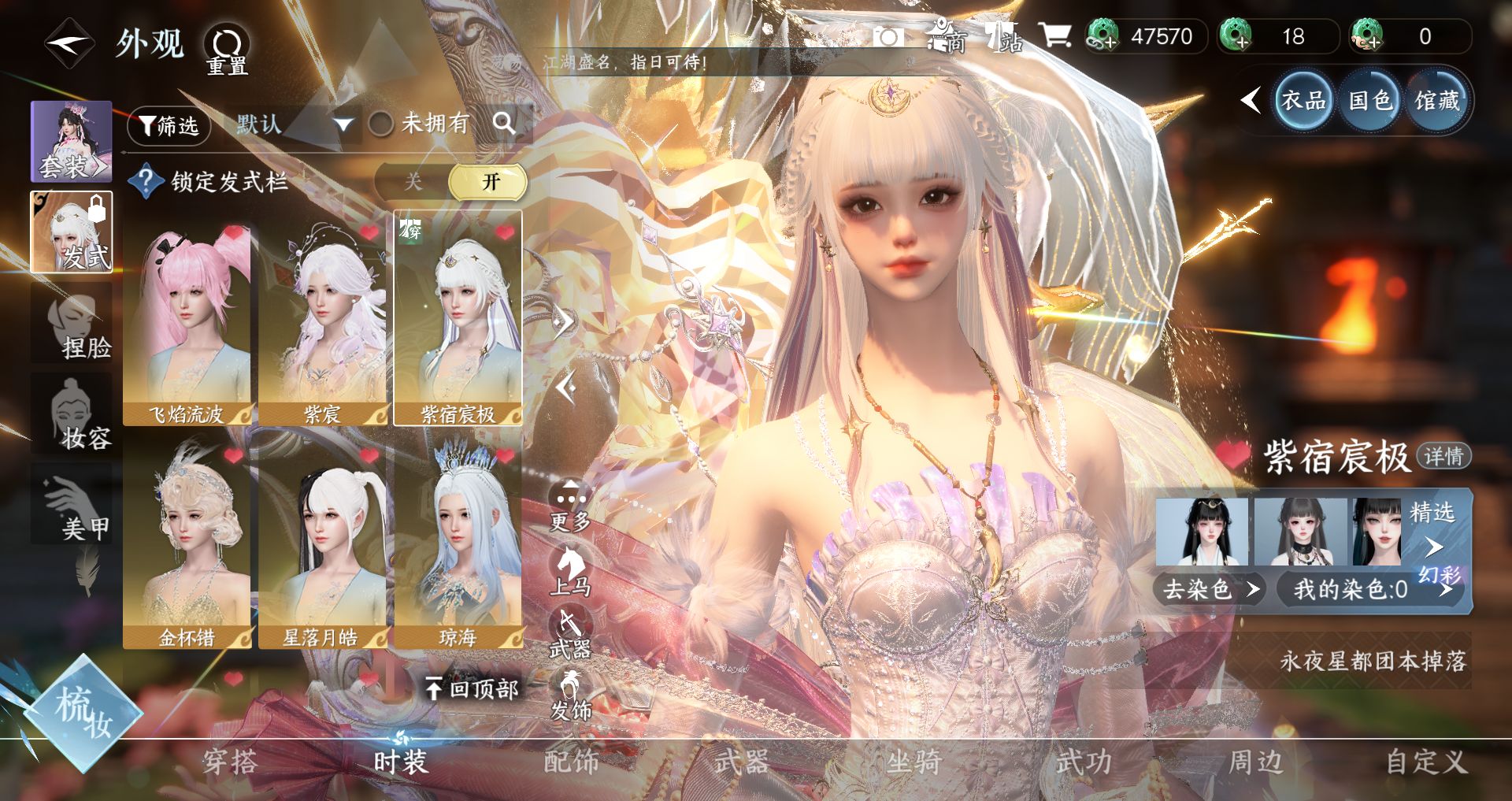The width and height of the screenshot is (1512, 801).
Task: Open the 筛选 filter options
Action: tap(169, 125)
